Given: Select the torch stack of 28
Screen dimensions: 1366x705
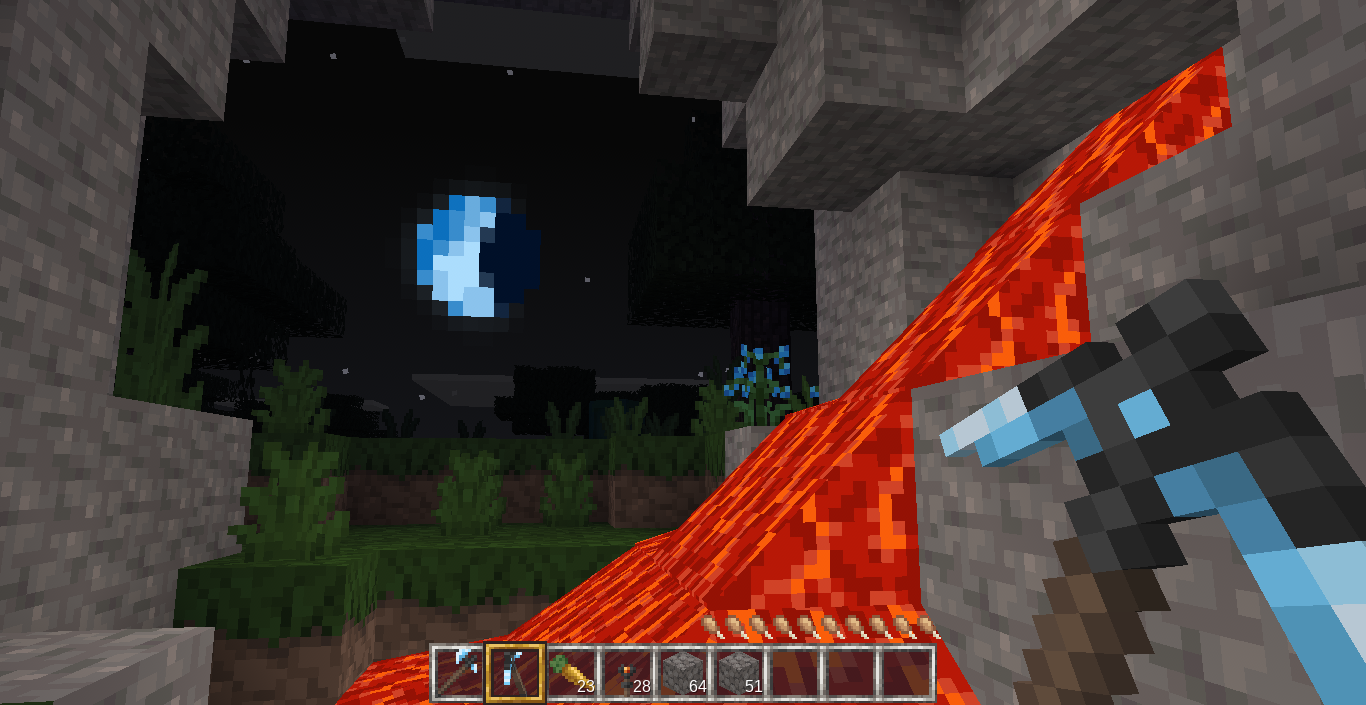Looking at the screenshot, I should (627, 672).
